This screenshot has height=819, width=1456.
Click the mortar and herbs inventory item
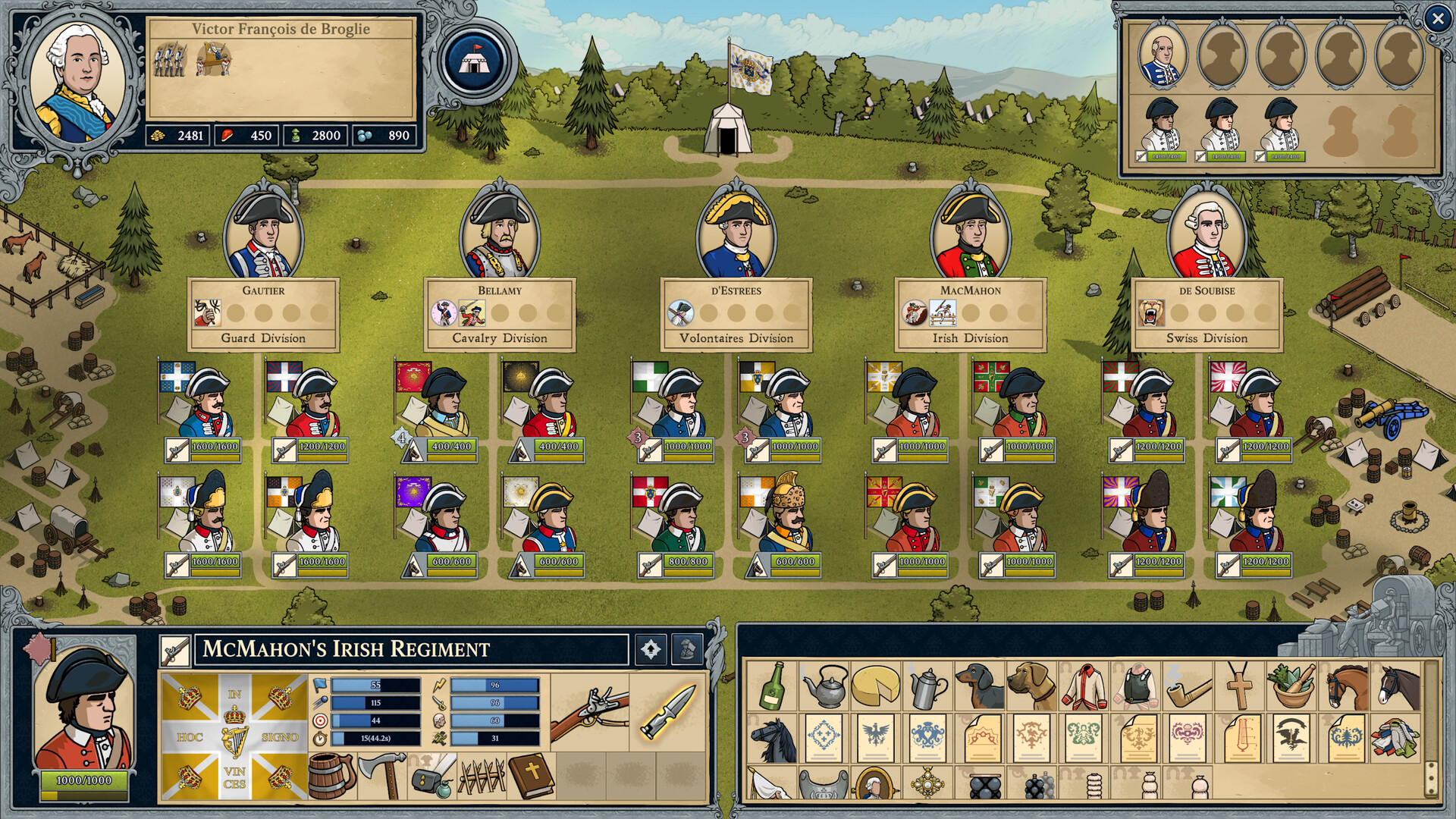point(1291,686)
